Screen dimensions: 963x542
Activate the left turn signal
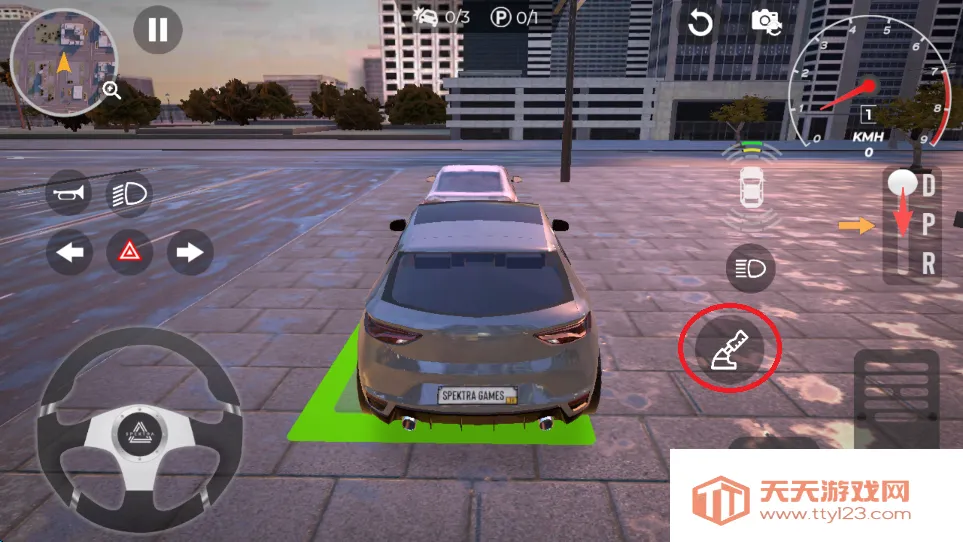coord(69,252)
